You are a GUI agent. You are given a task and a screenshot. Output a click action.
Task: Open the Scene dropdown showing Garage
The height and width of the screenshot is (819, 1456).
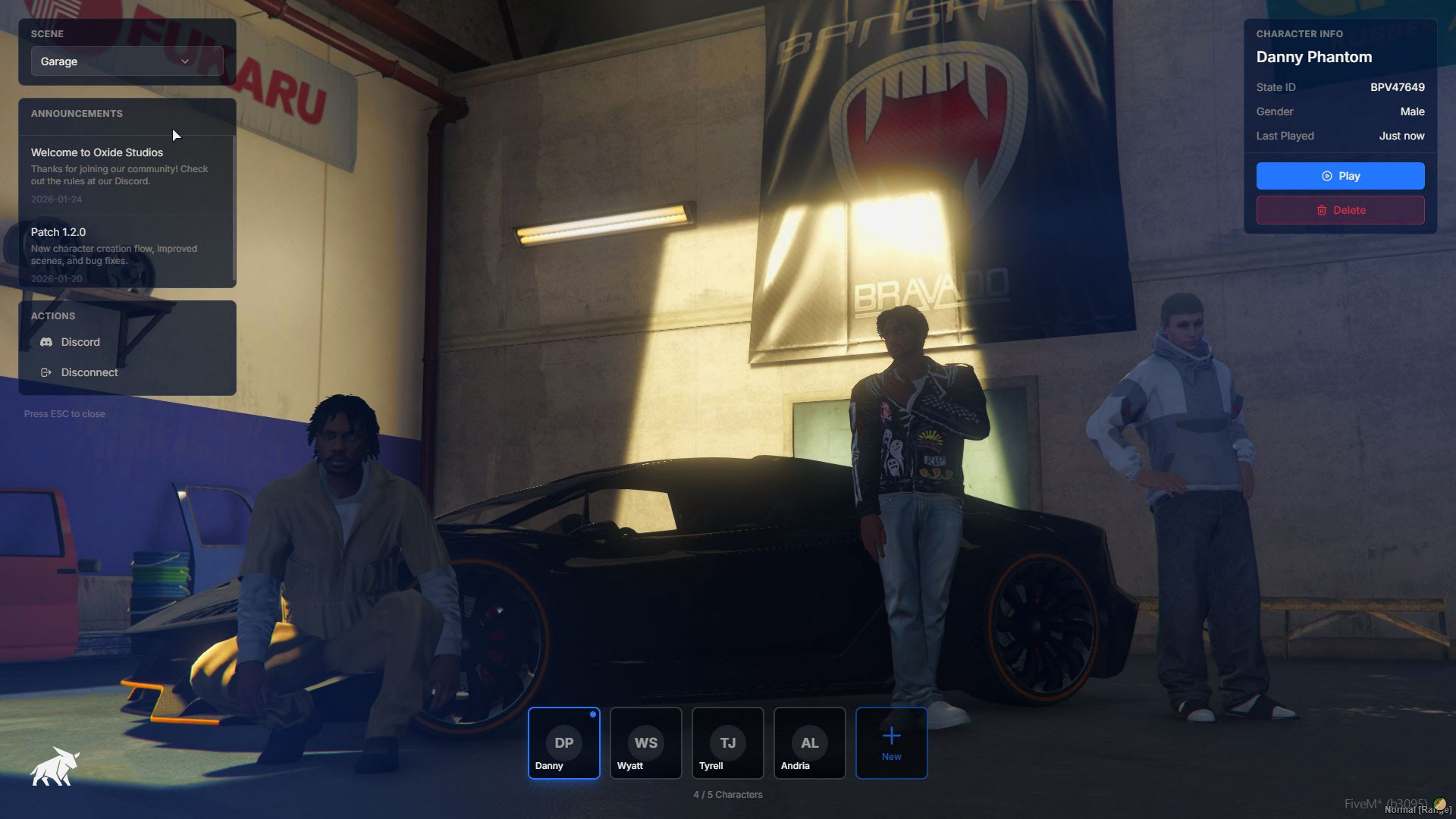pos(127,61)
